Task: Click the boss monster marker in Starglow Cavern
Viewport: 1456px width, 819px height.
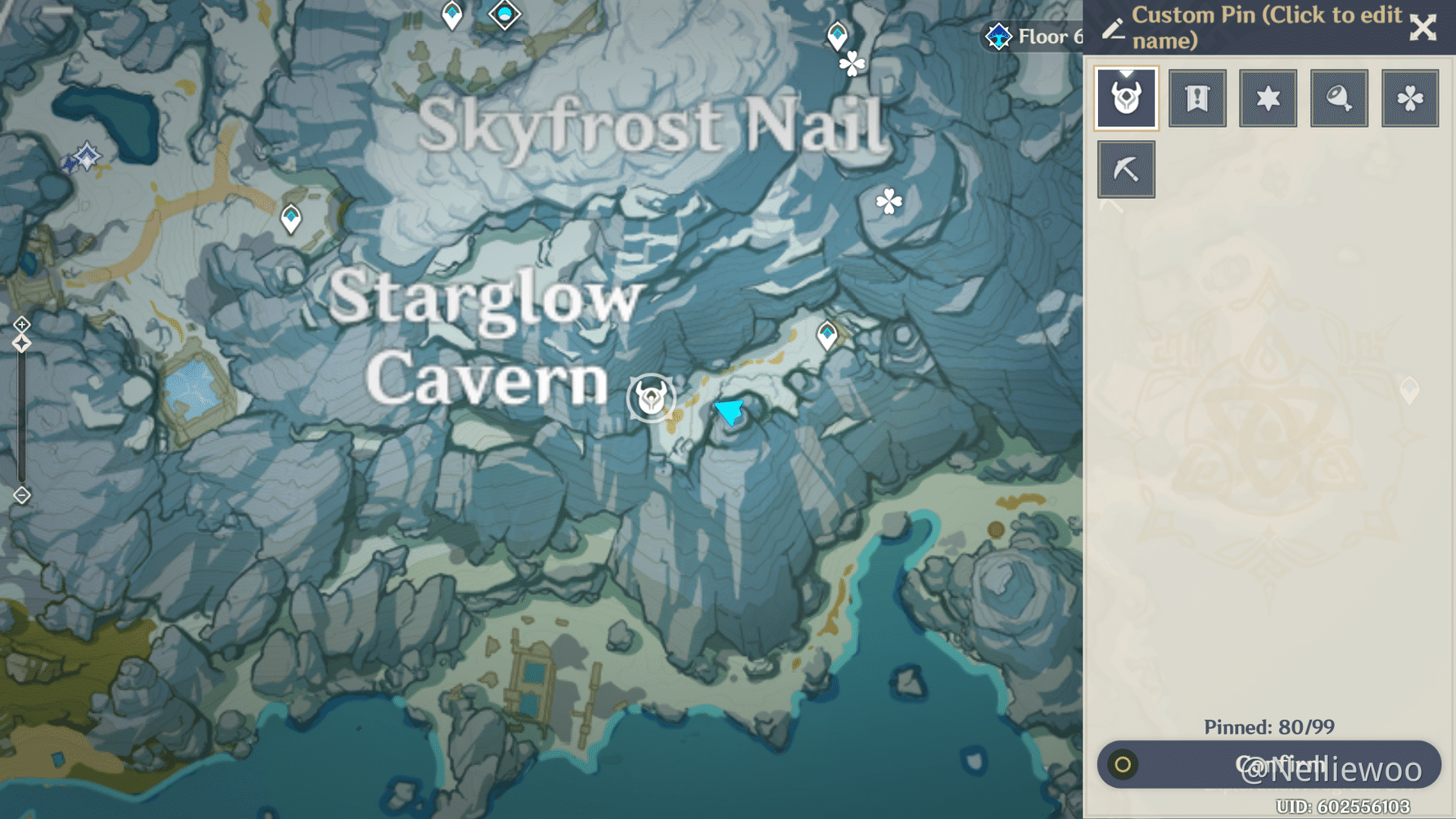Action: click(x=649, y=396)
